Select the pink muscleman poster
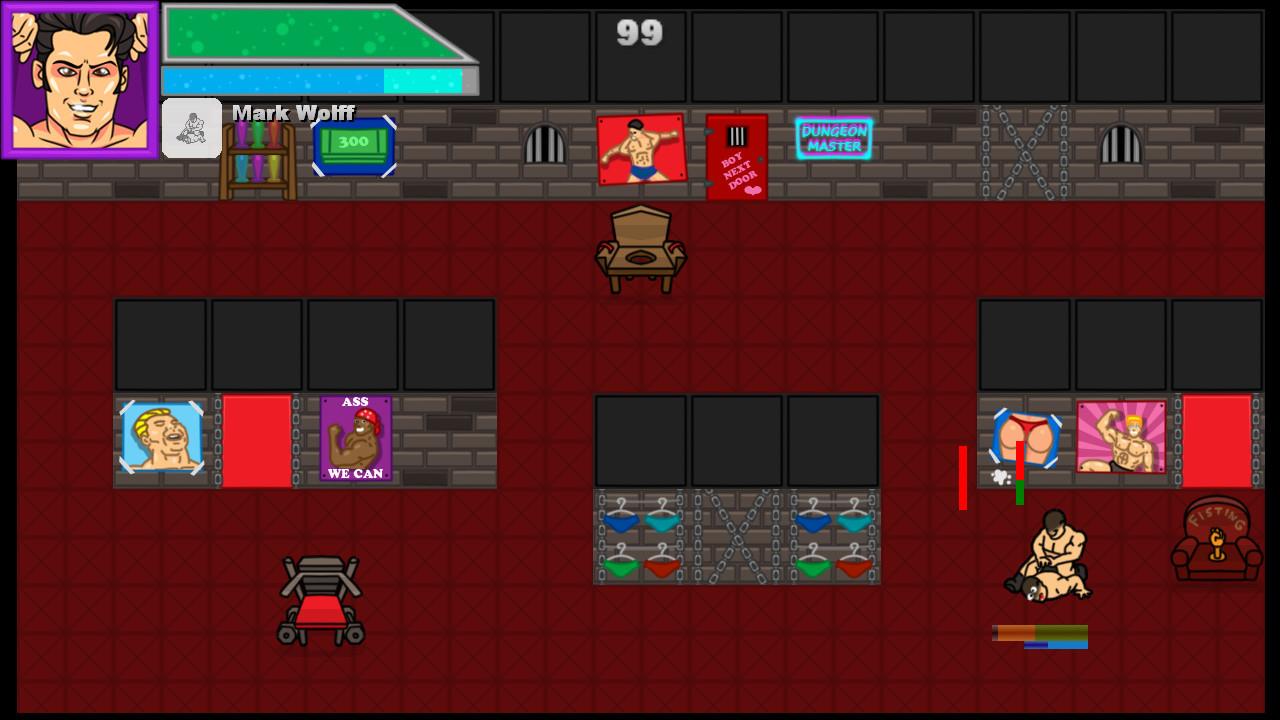This screenshot has height=720, width=1280. pos(1120,438)
